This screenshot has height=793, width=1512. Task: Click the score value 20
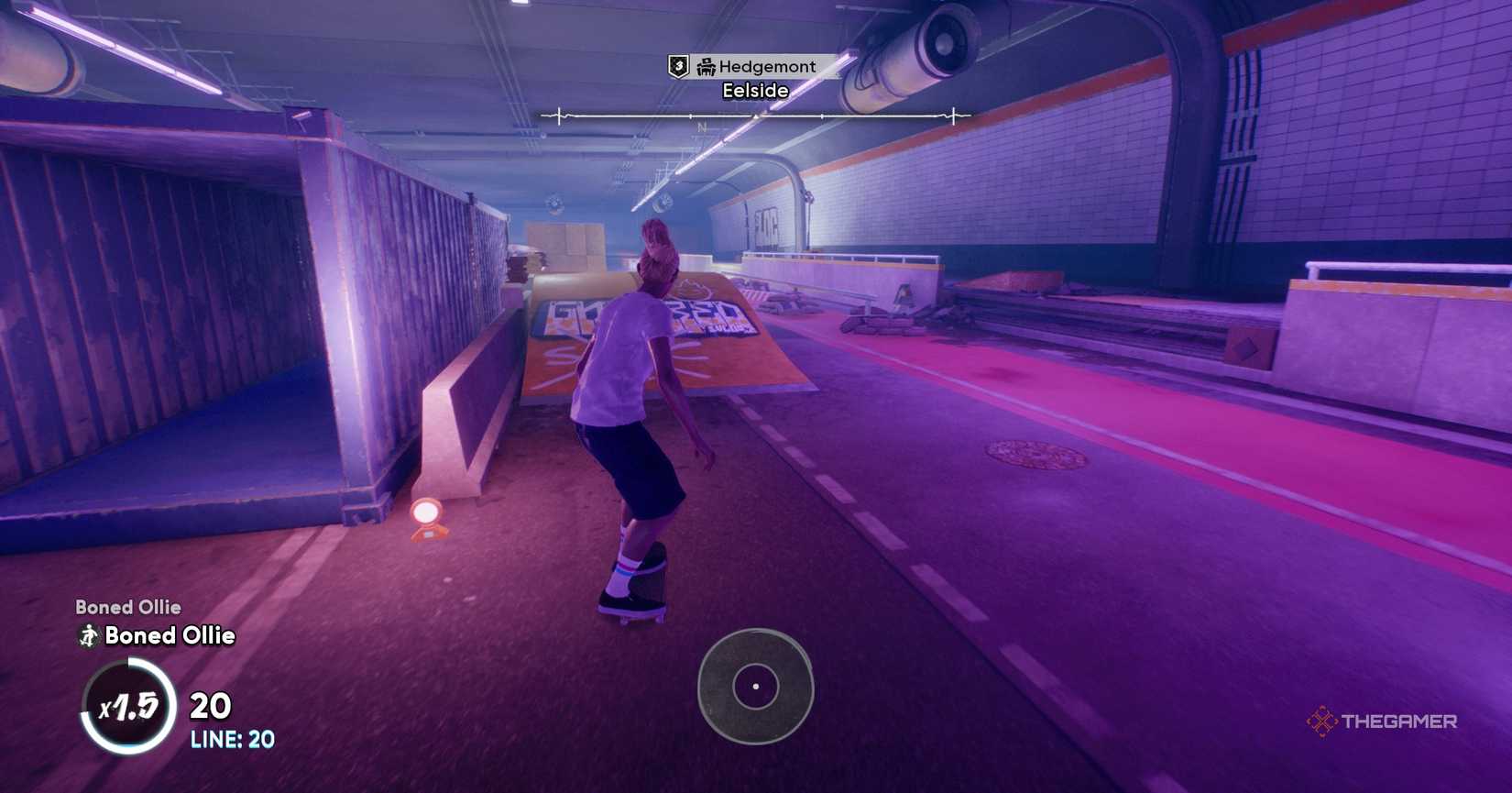(212, 706)
